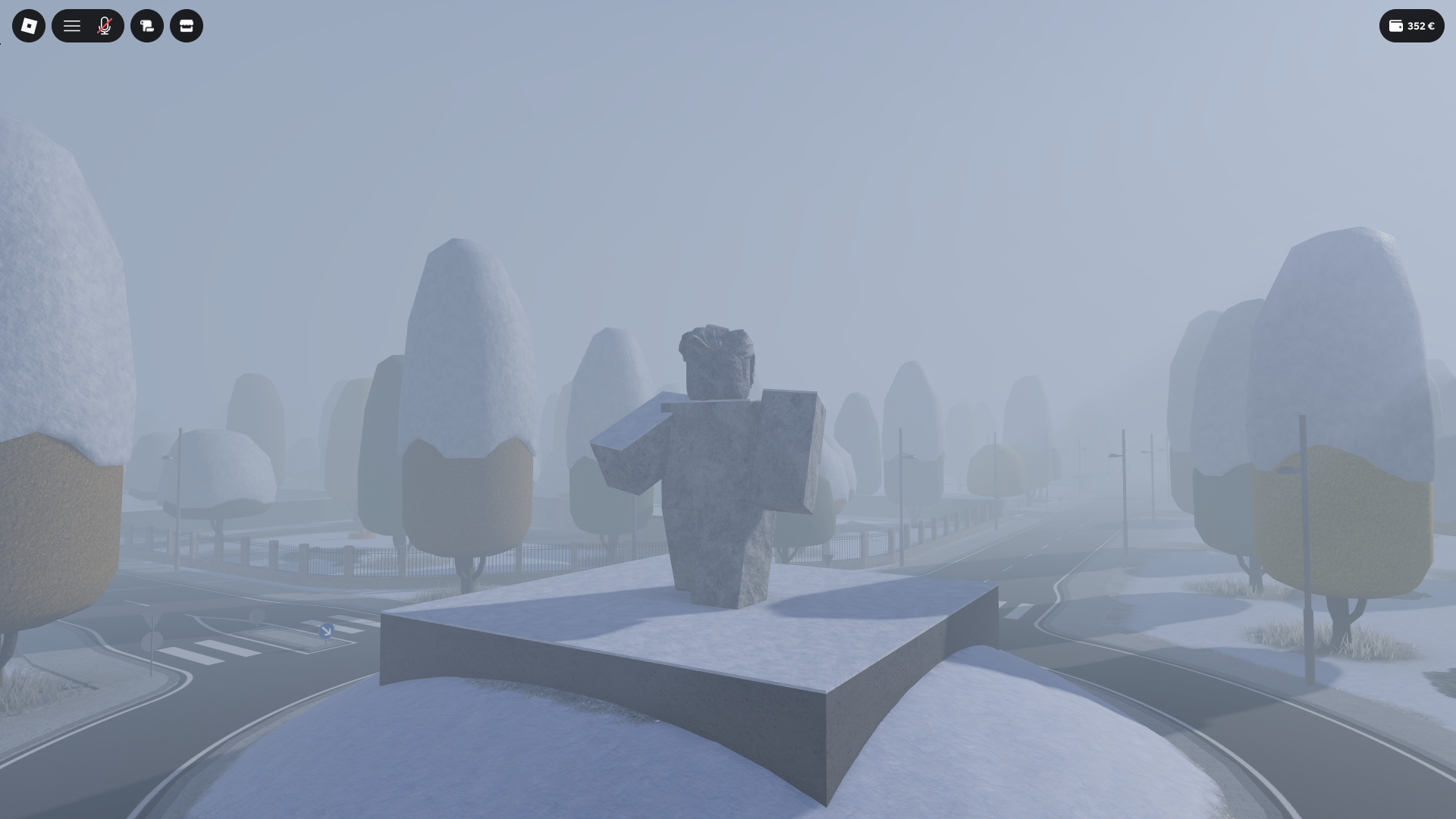The width and height of the screenshot is (1456, 819).
Task: Open the Roblox logo menu
Action: coord(28,25)
